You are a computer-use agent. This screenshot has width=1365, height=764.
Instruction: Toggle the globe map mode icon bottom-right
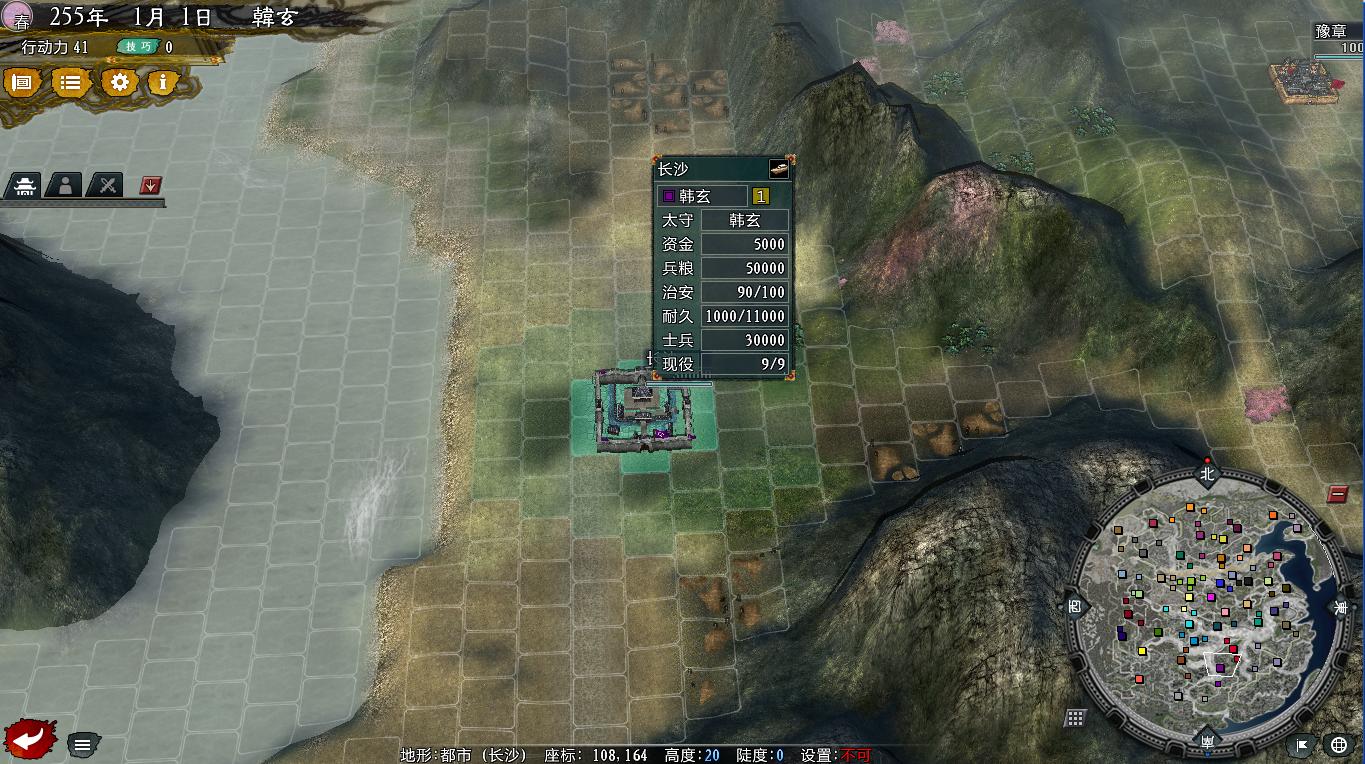(1337, 743)
